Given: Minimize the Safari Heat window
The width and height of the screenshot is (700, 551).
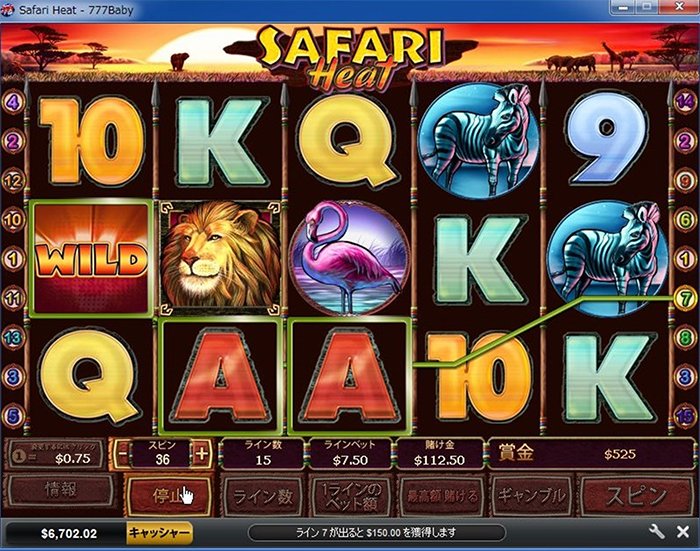Looking at the screenshot, I should tap(626, 10).
